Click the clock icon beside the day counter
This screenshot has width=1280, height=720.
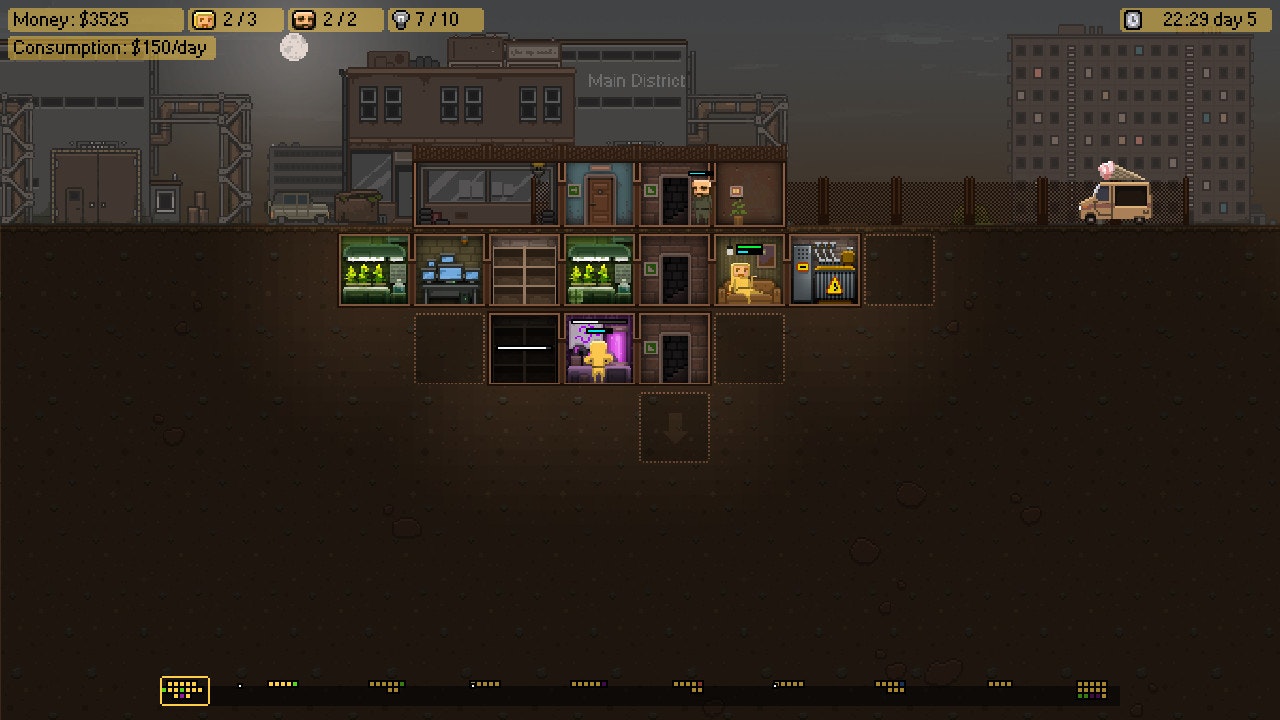(1133, 19)
